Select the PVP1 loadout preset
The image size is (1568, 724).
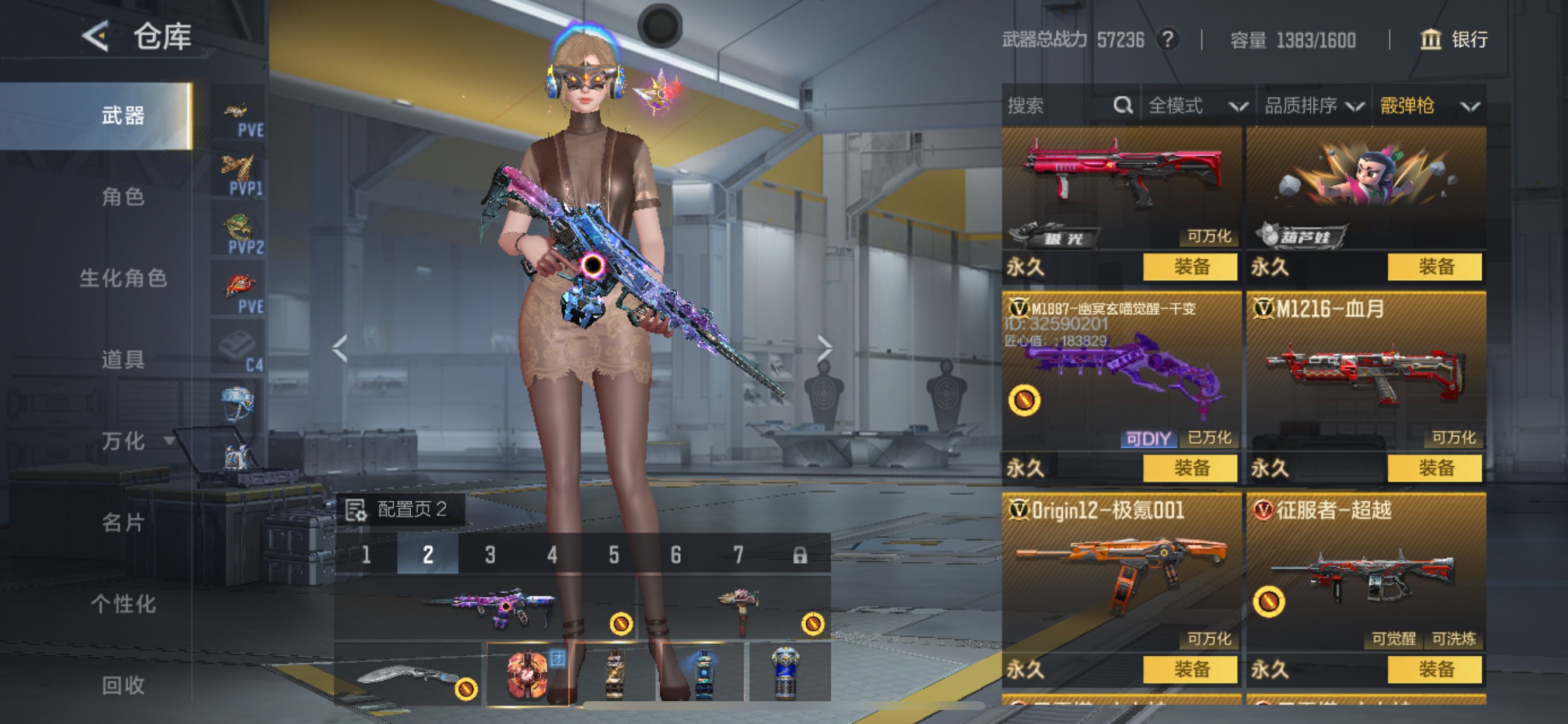pyautogui.click(x=238, y=175)
